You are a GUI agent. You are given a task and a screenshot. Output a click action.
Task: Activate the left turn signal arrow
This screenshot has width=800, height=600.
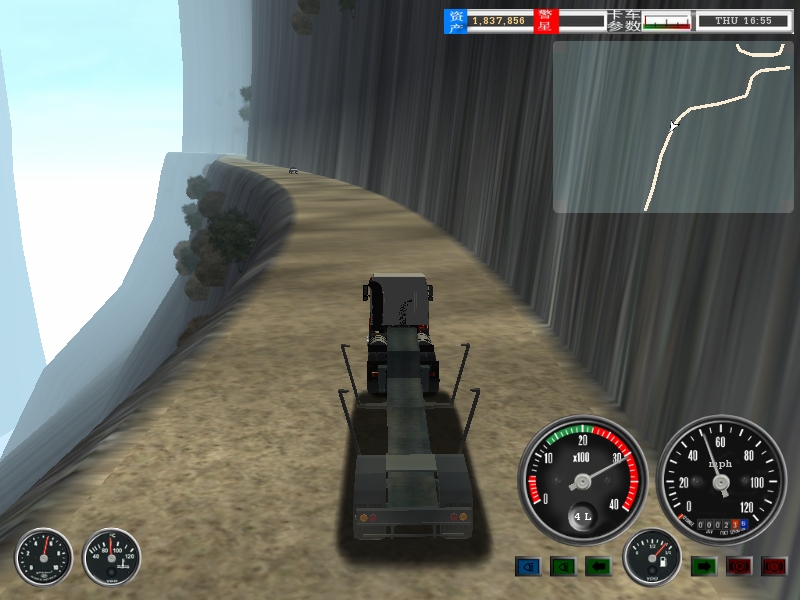(x=598, y=567)
